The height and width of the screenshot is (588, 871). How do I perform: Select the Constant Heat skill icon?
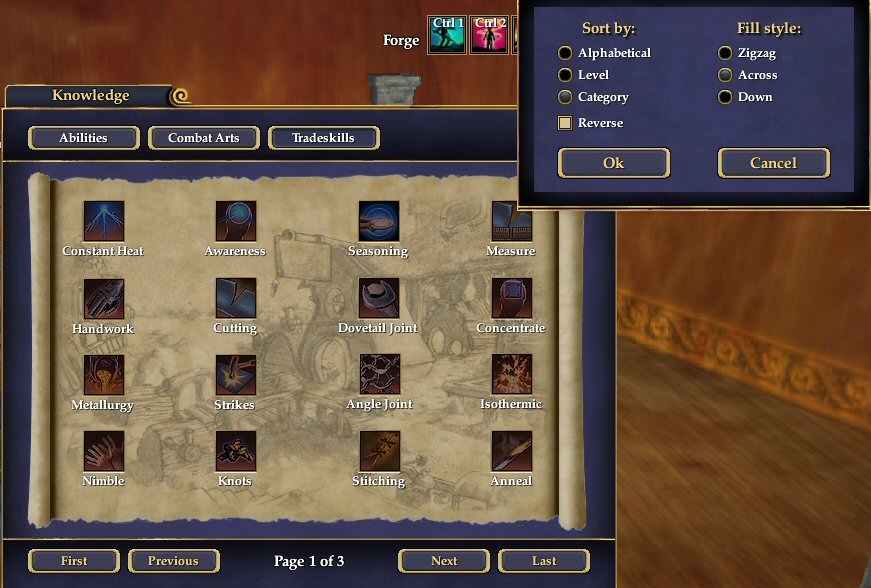coord(104,221)
